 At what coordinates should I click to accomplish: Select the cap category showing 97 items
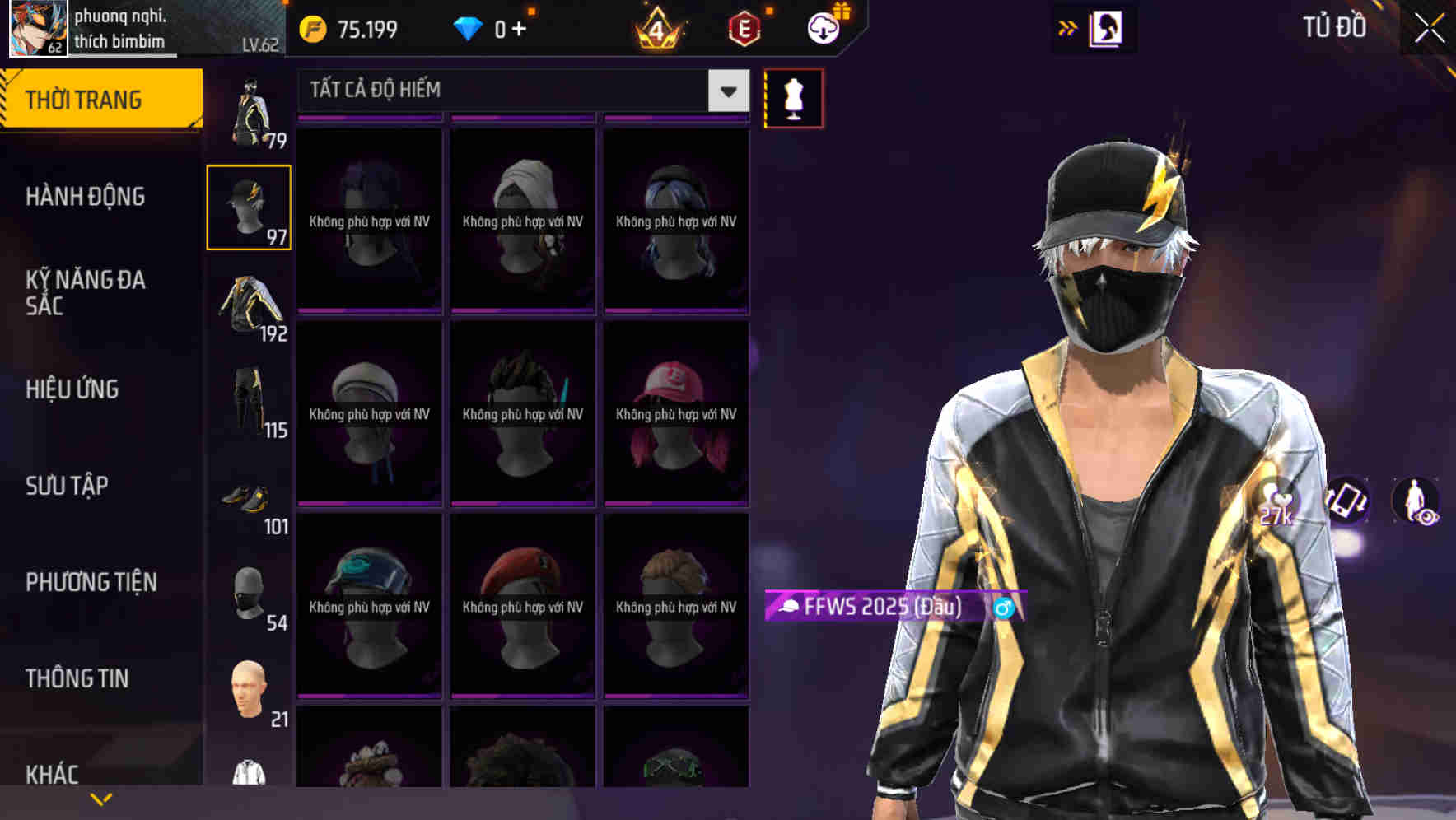pyautogui.click(x=248, y=206)
